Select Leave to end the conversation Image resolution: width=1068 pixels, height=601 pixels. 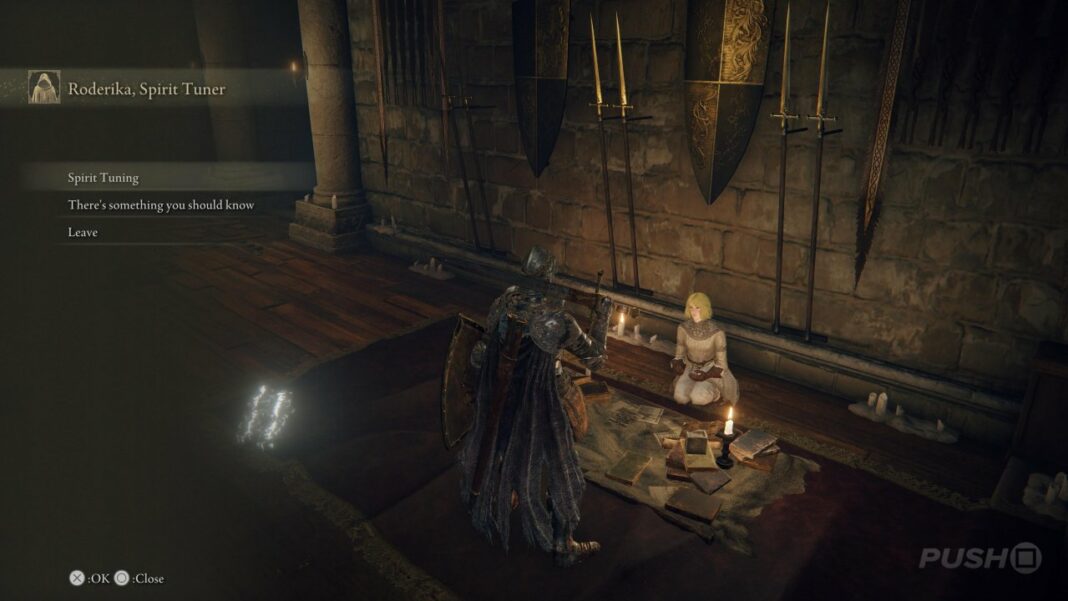(x=83, y=232)
